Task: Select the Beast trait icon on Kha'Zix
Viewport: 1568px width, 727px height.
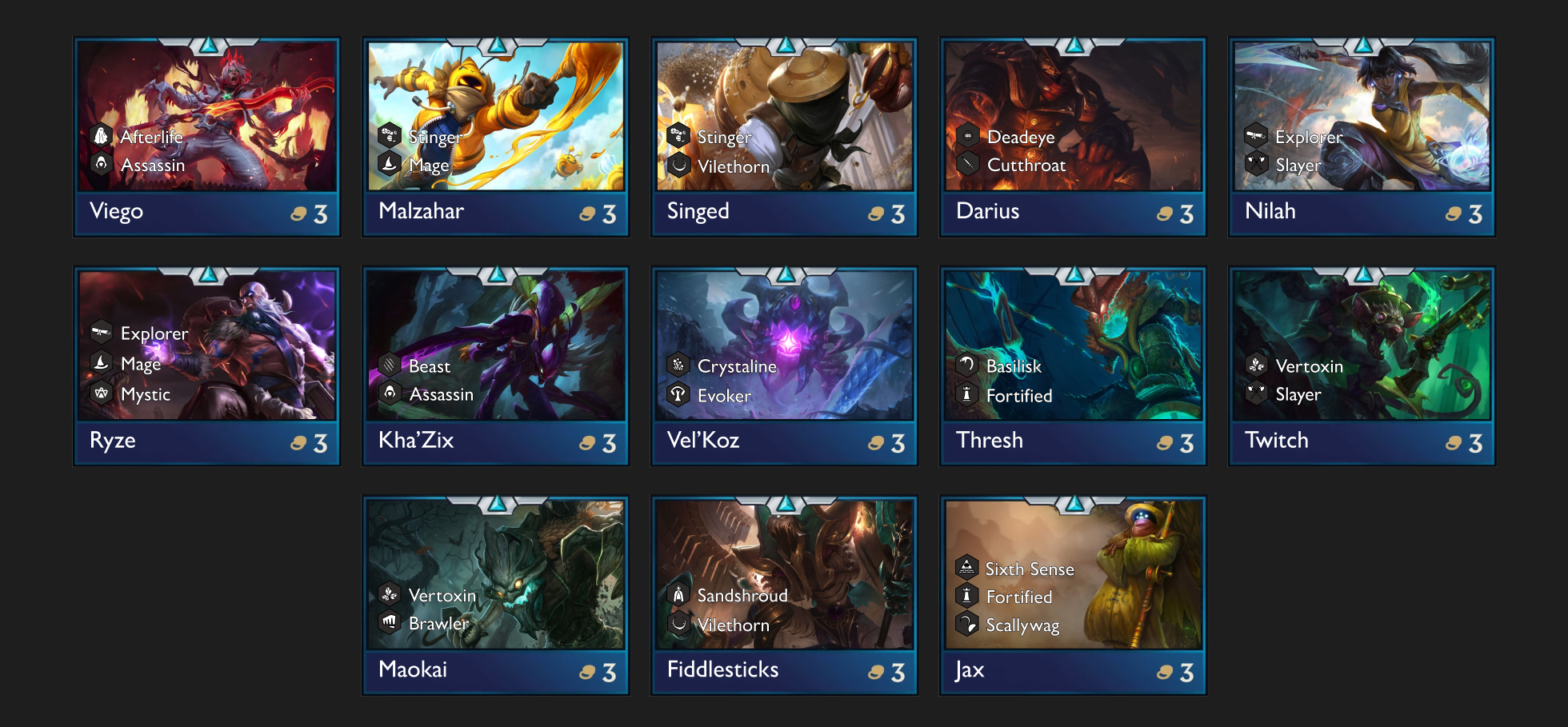Action: tap(390, 366)
